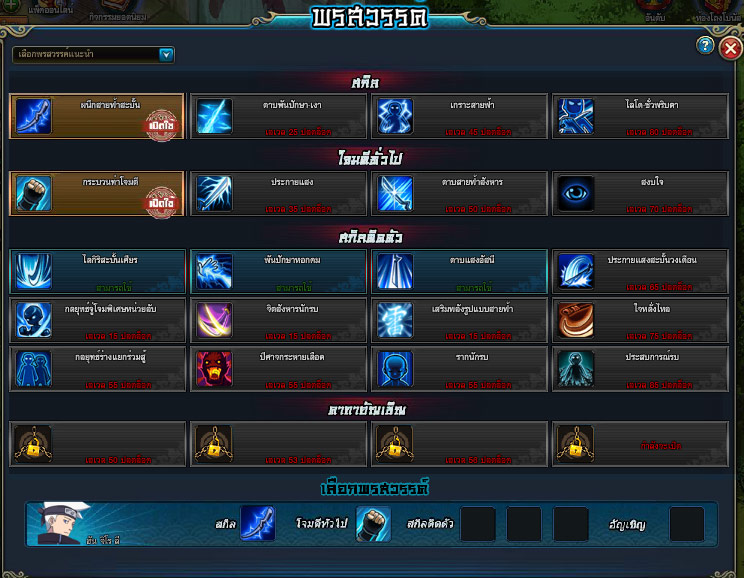Open the เลือกพรสวรรค์แนะนำ dropdown
Viewport: 744px width, 578px height.
(166, 55)
